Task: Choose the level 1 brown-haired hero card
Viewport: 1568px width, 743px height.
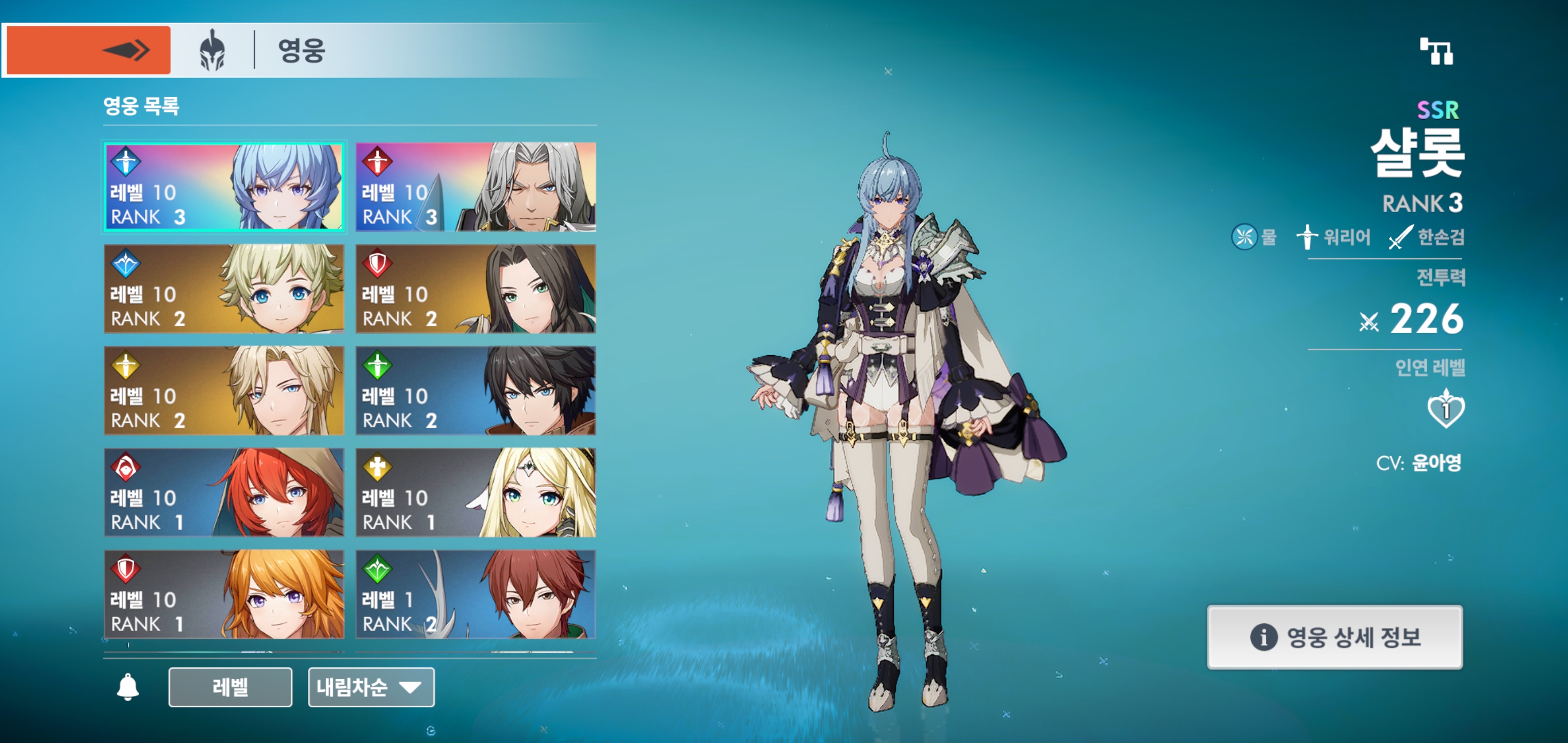Action: point(476,594)
